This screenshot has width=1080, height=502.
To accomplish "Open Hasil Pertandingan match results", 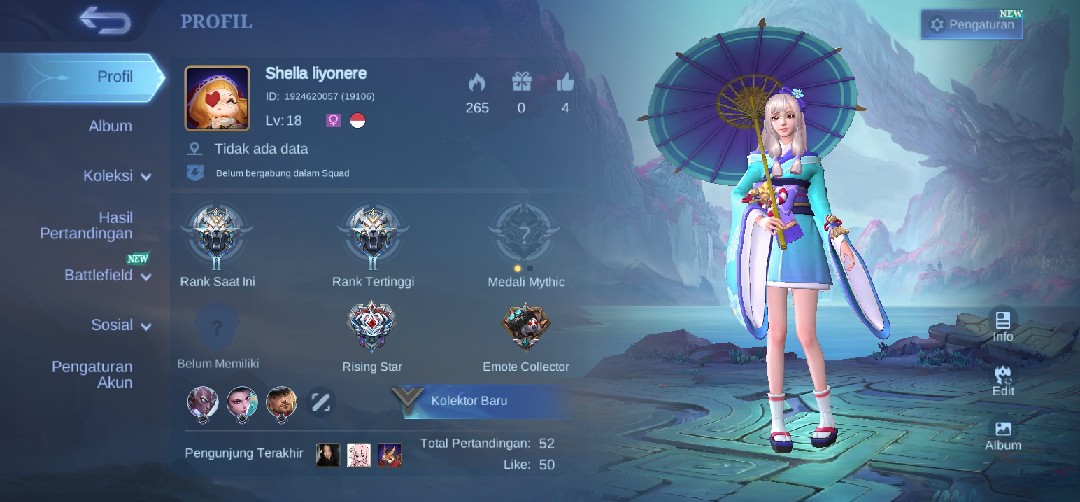I will click(87, 225).
